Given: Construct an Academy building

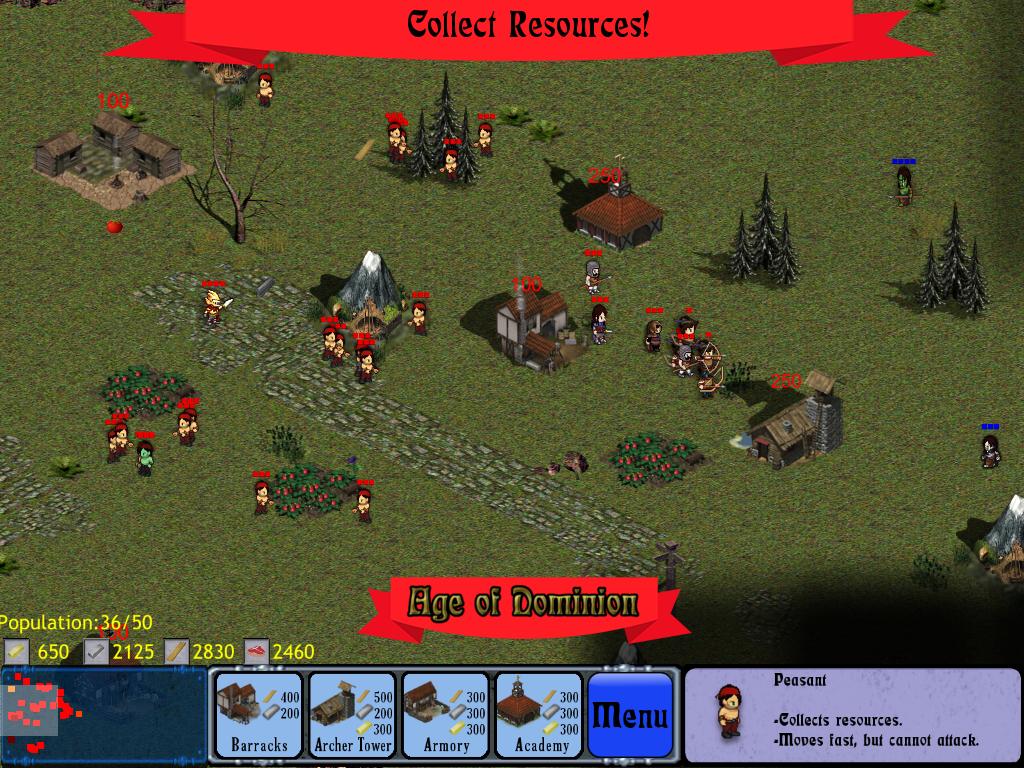Looking at the screenshot, I should pos(539,715).
